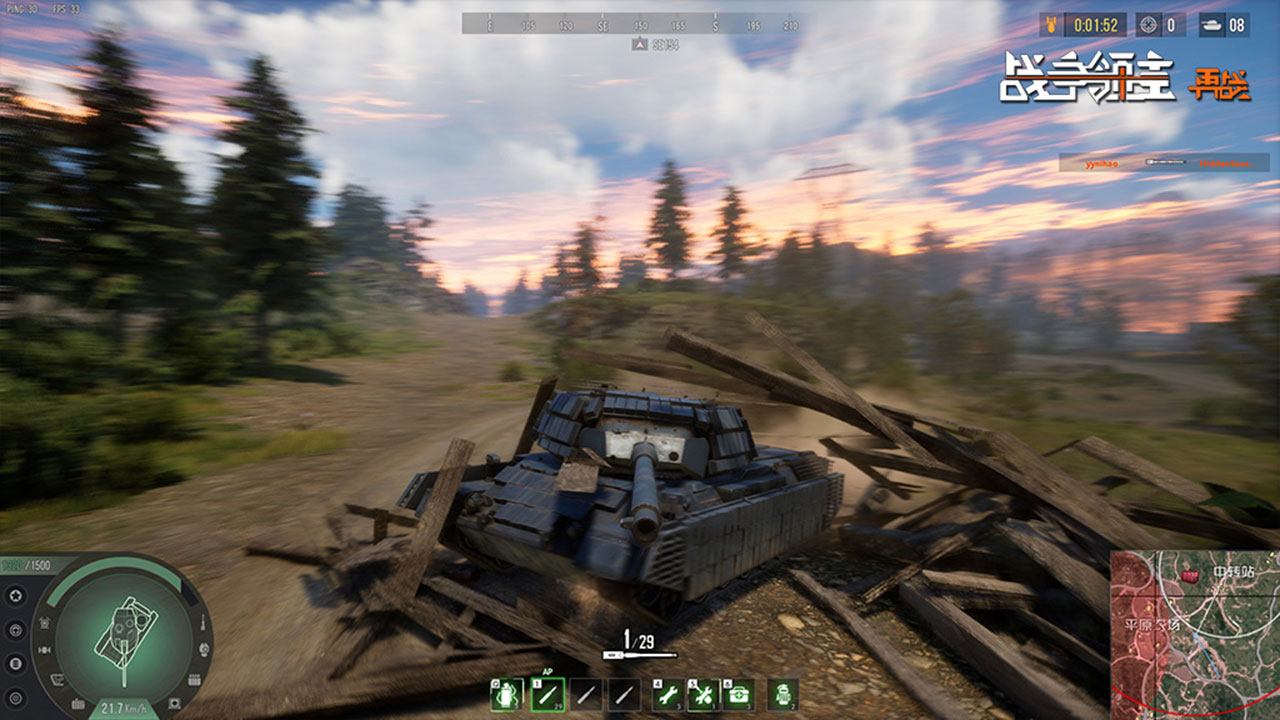
Task: Activate the smoke canister ability
Action: (x=505, y=694)
